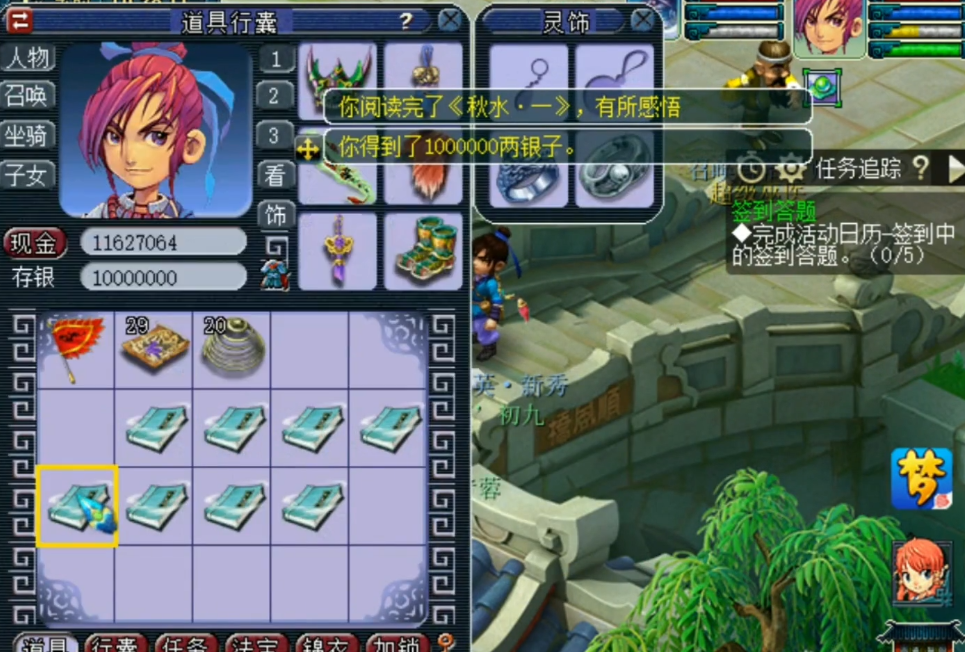Click the blue 梦 icon on right edge
Viewport: 965px width, 652px height.
point(921,479)
